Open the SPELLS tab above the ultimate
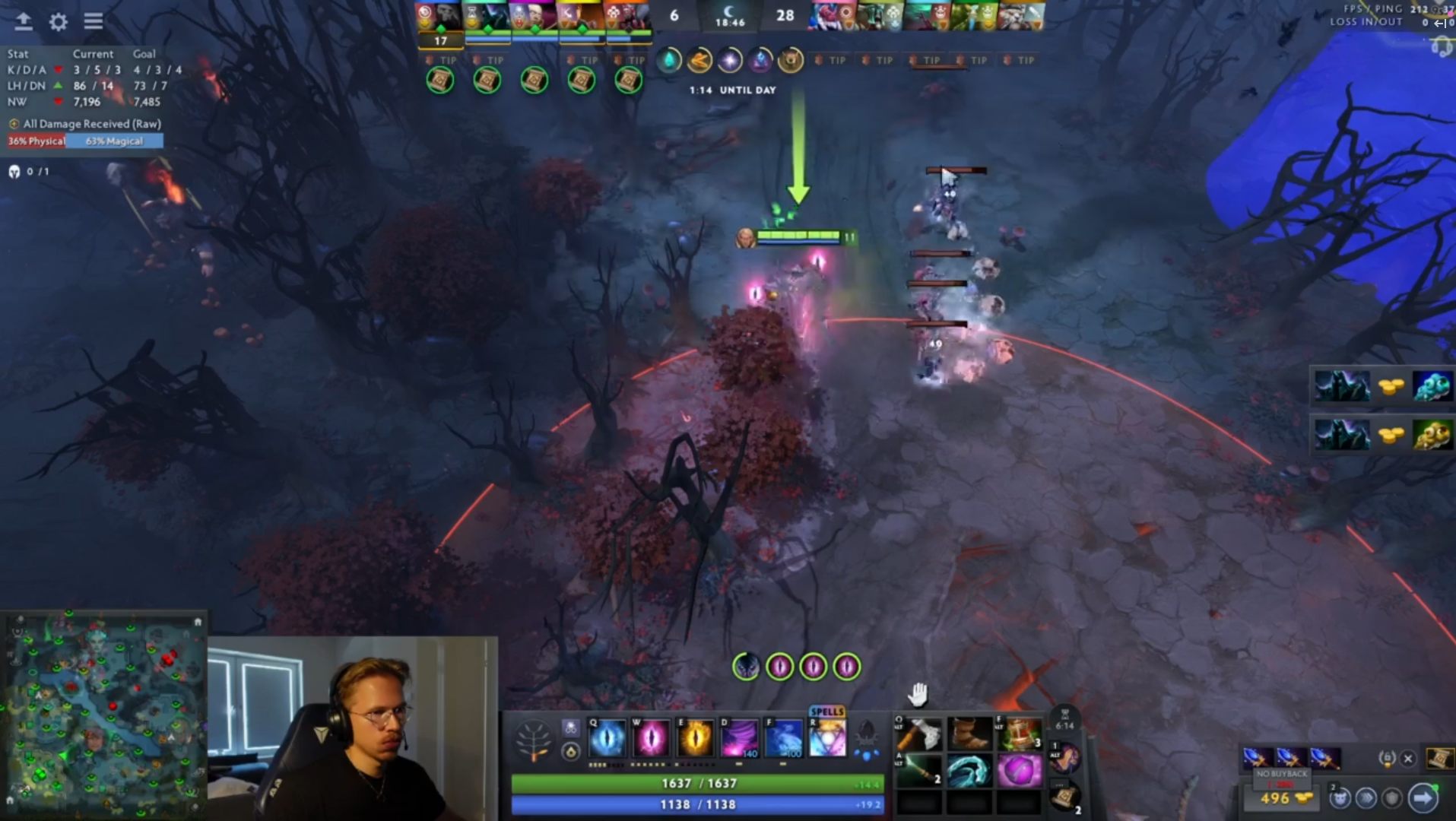The width and height of the screenshot is (1456, 821). coord(827,712)
